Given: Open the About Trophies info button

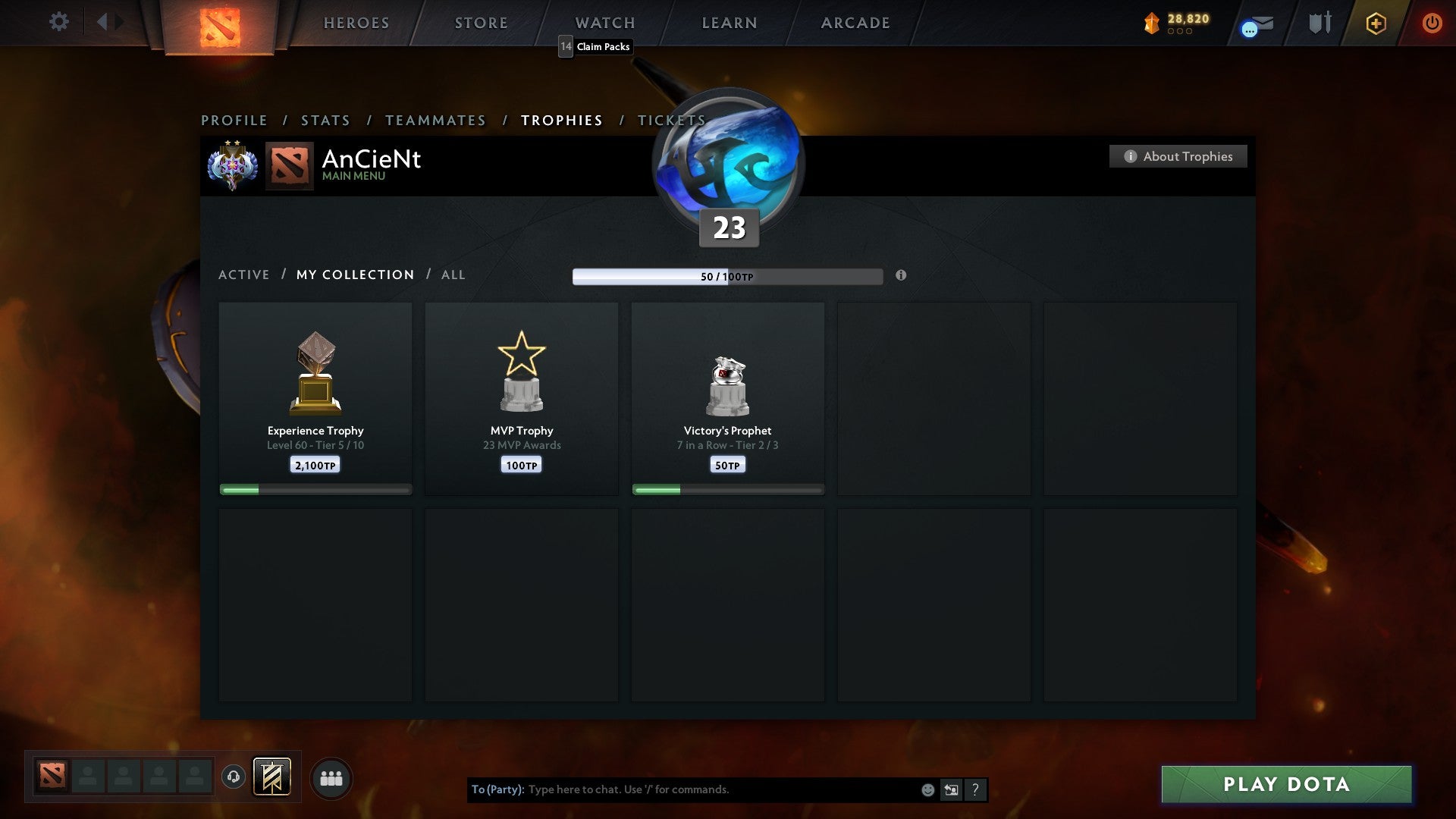Looking at the screenshot, I should tap(1178, 156).
